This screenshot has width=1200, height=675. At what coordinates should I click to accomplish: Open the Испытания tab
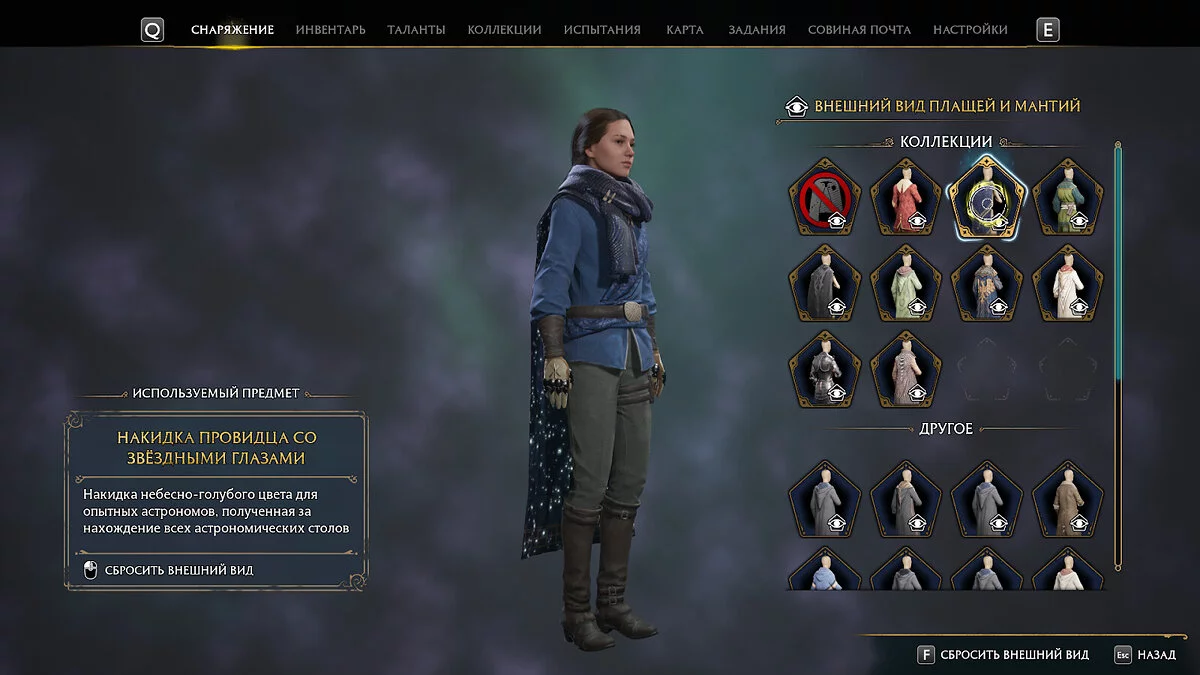point(602,30)
